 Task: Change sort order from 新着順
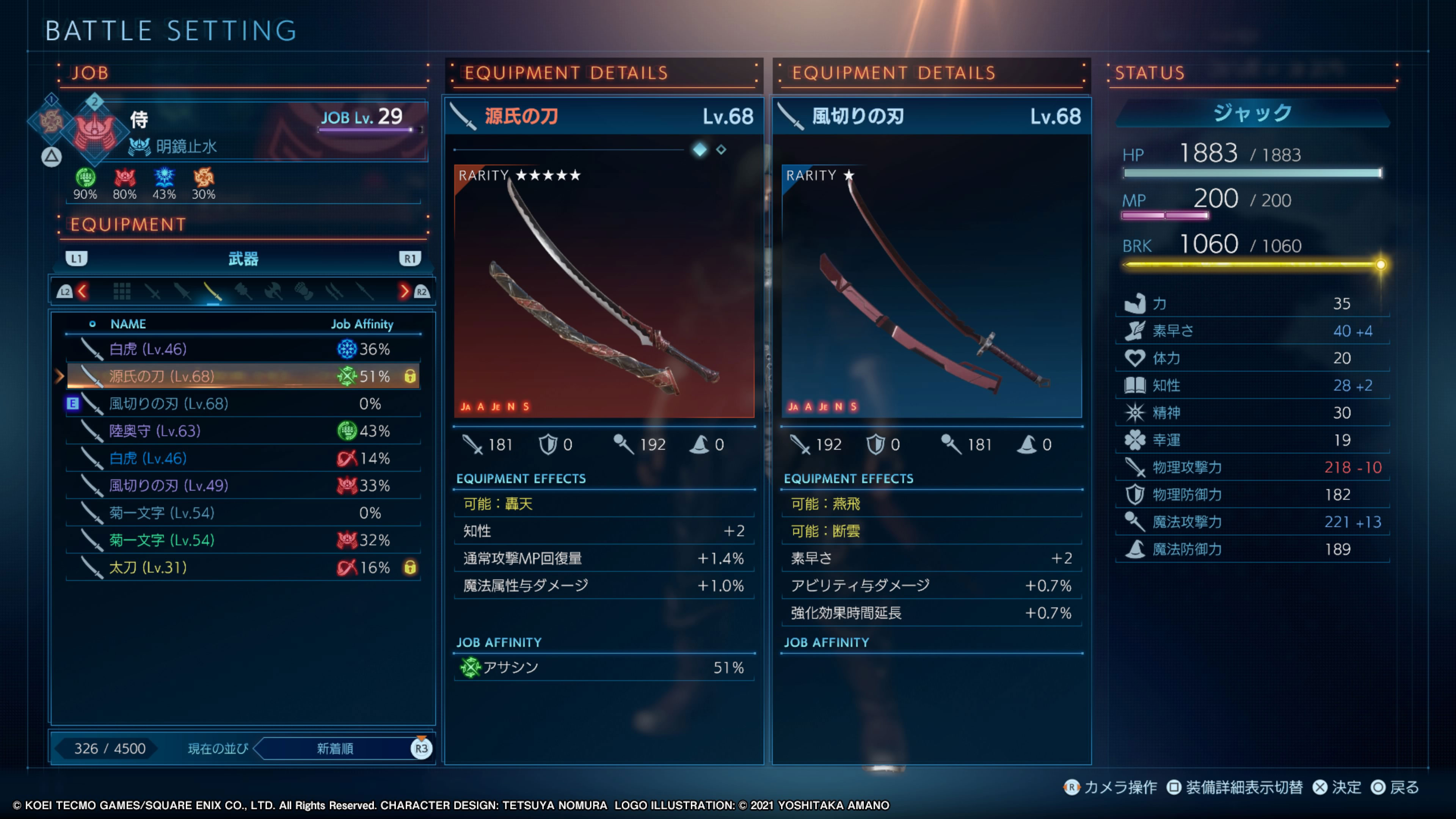[x=334, y=748]
